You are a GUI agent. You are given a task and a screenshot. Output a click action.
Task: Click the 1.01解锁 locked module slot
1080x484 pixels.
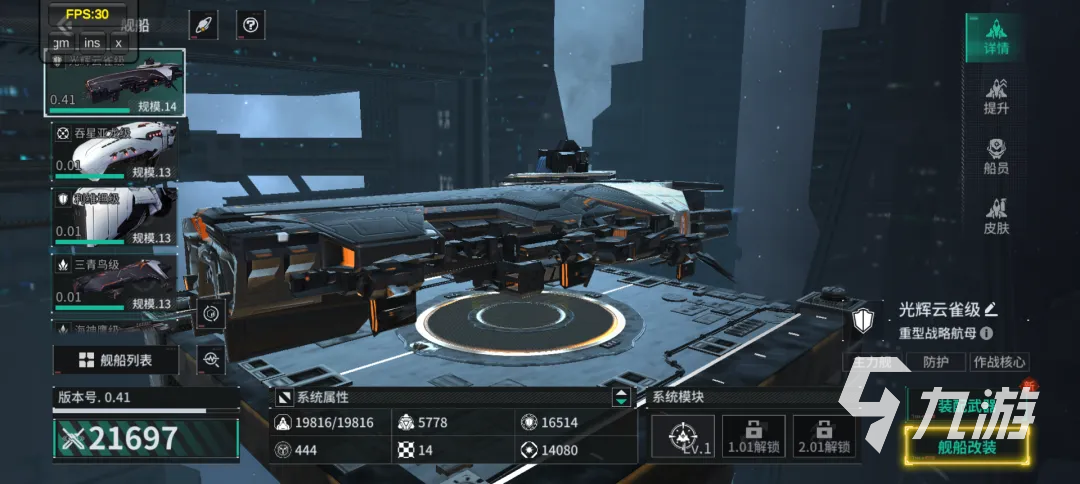pos(753,437)
